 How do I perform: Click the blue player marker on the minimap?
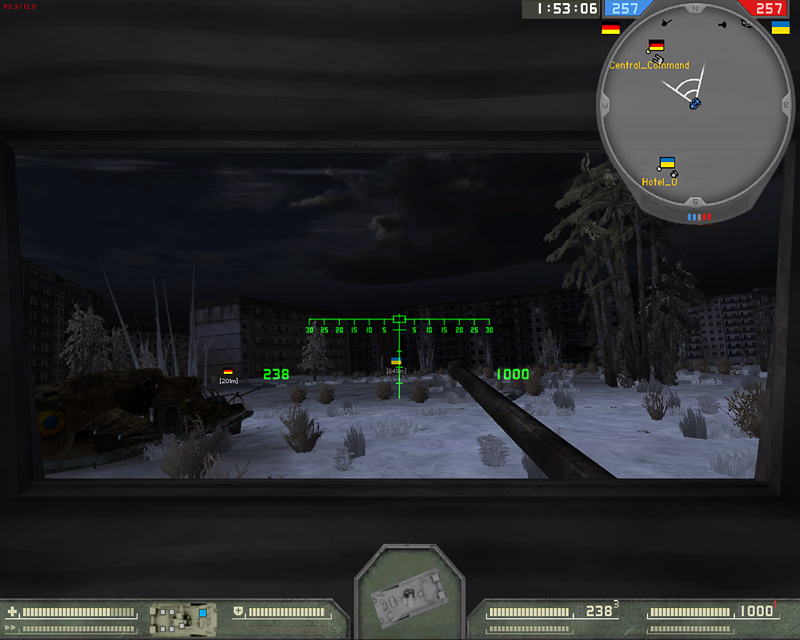[x=694, y=103]
